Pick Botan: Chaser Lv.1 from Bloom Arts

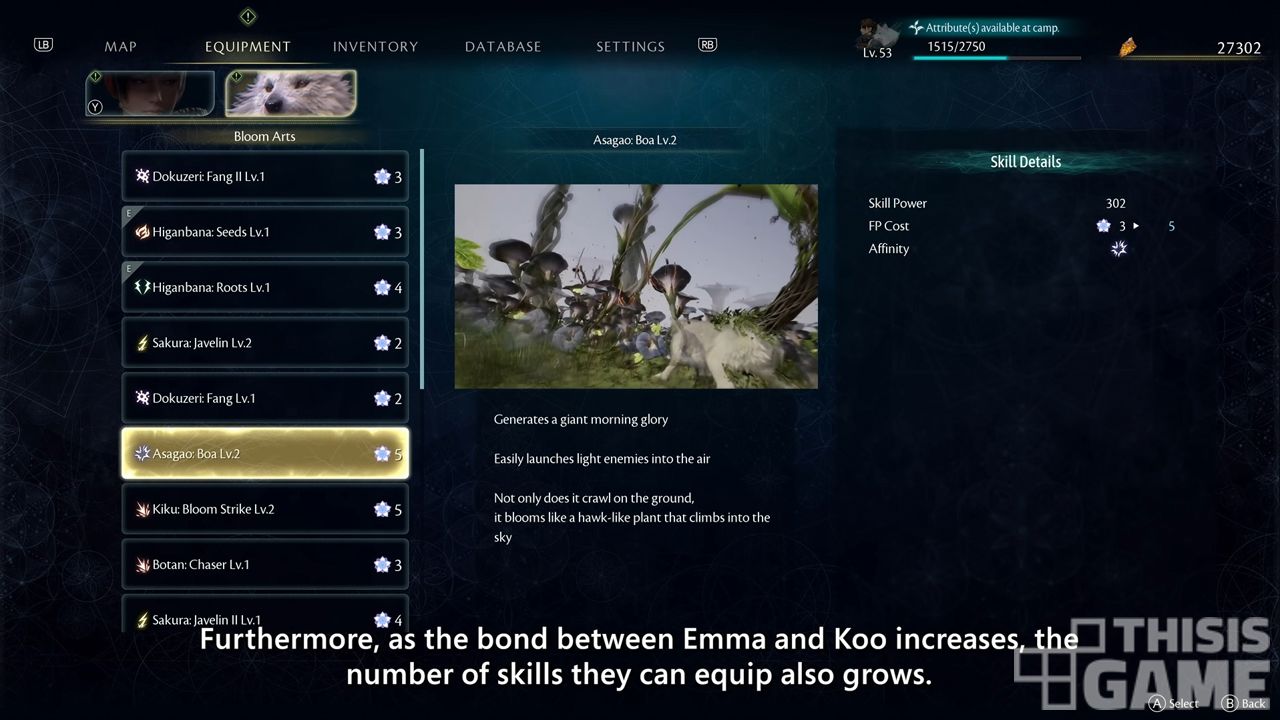(x=265, y=565)
